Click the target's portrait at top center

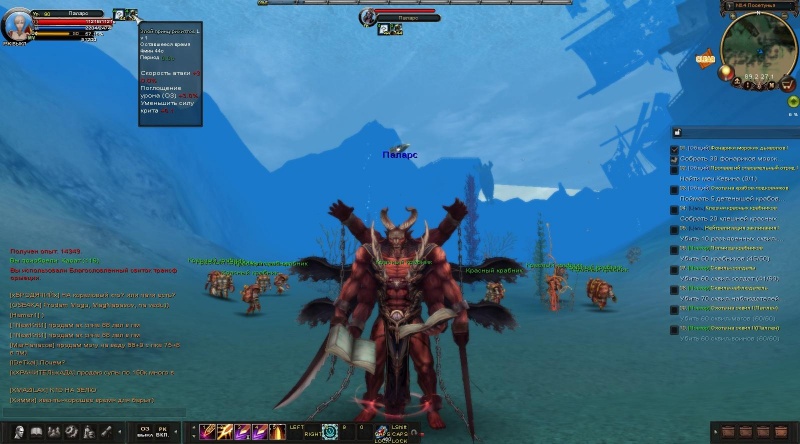click(x=369, y=16)
